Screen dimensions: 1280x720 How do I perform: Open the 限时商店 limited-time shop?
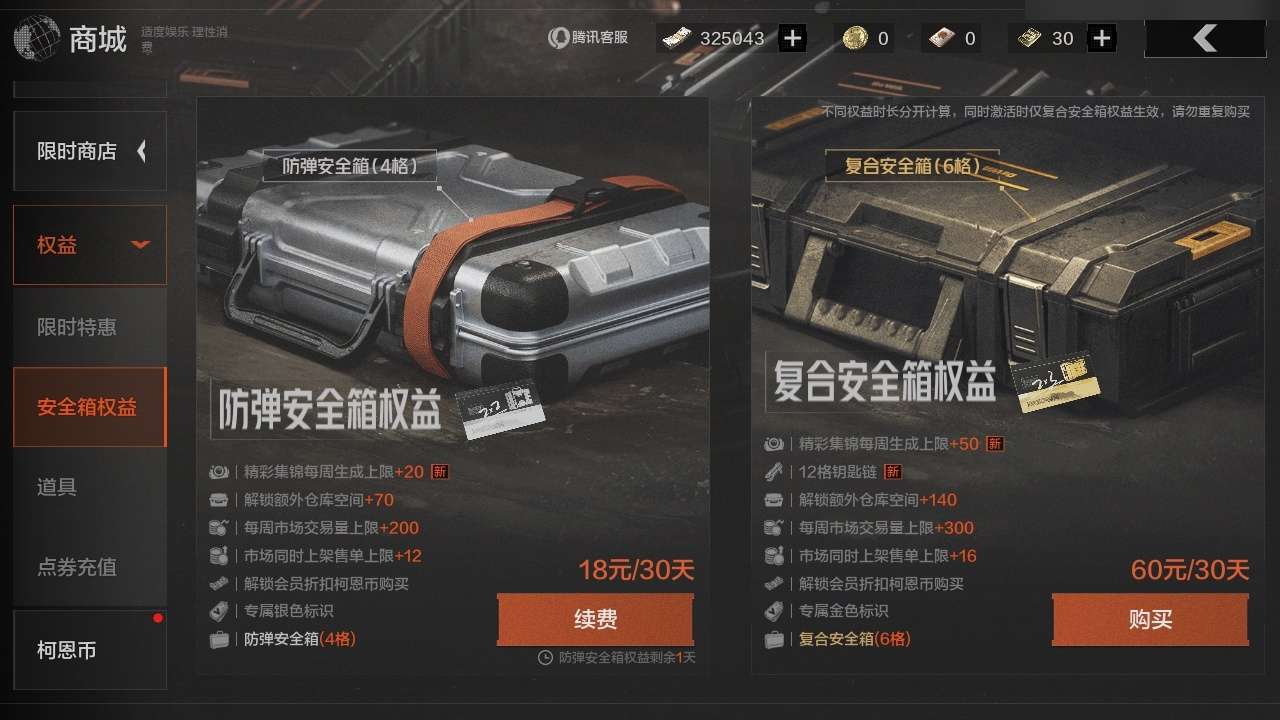(x=89, y=151)
